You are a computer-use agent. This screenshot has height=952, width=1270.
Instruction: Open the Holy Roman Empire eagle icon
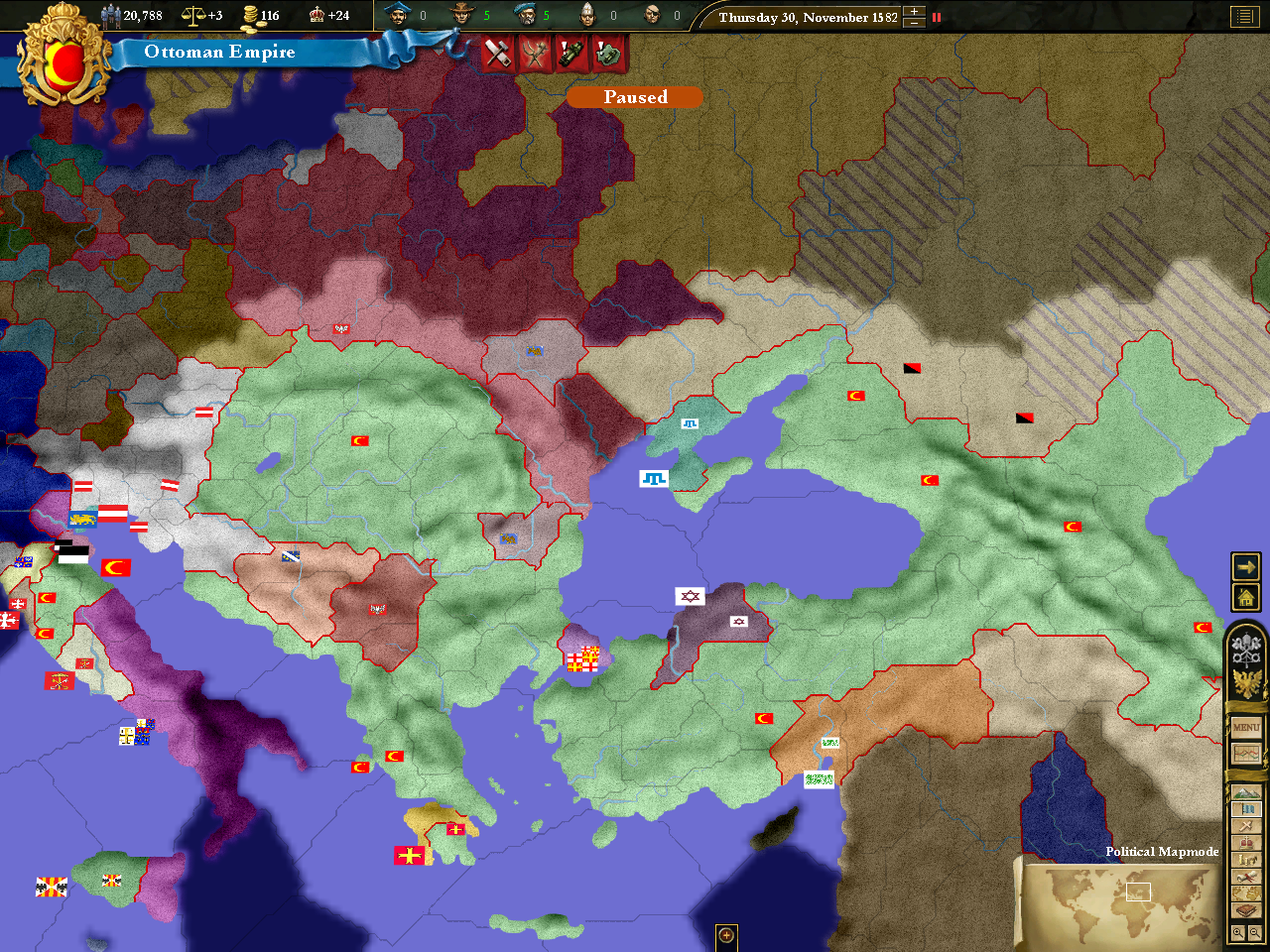coord(1246,683)
